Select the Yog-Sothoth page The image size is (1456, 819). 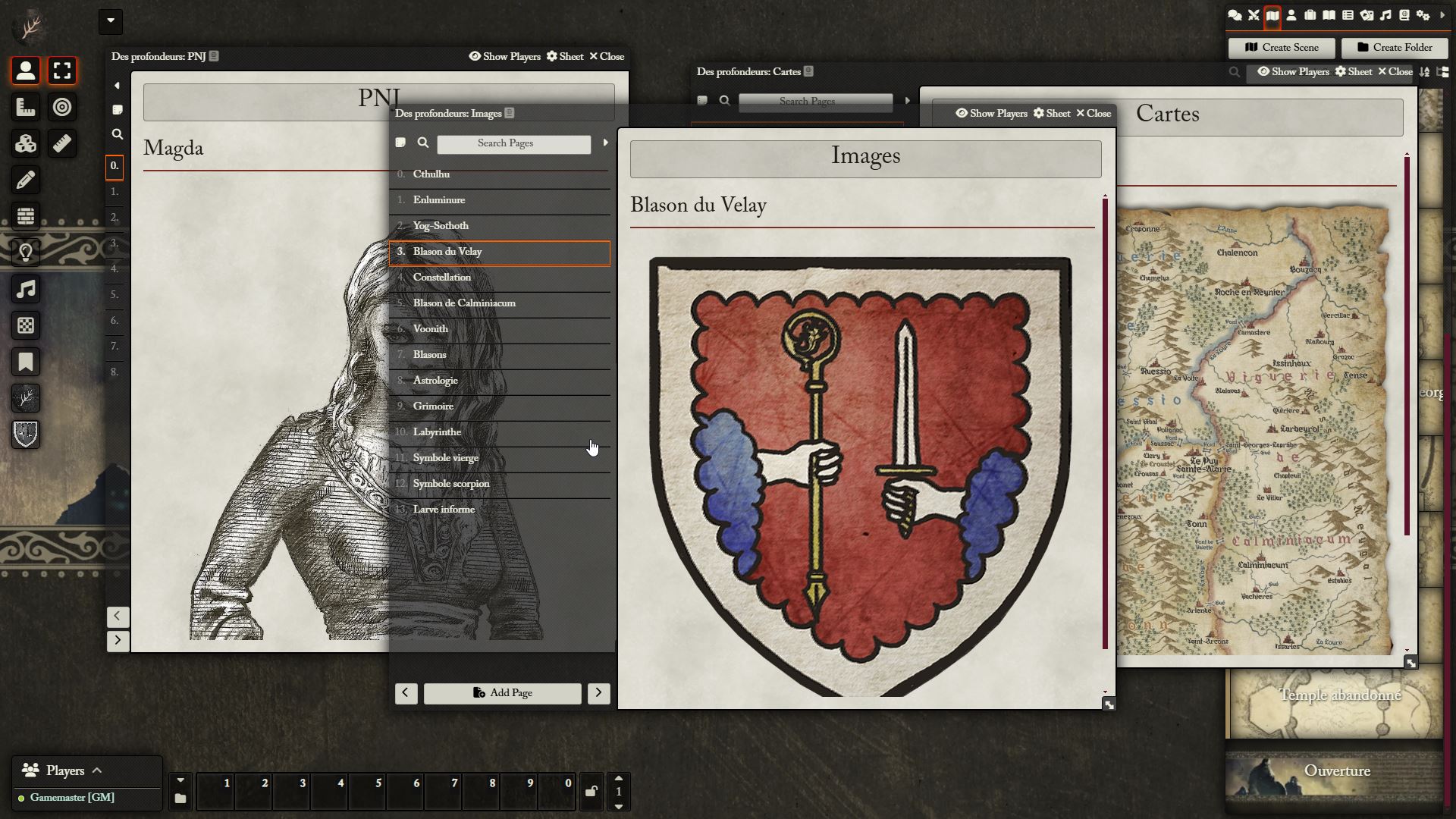coord(441,226)
